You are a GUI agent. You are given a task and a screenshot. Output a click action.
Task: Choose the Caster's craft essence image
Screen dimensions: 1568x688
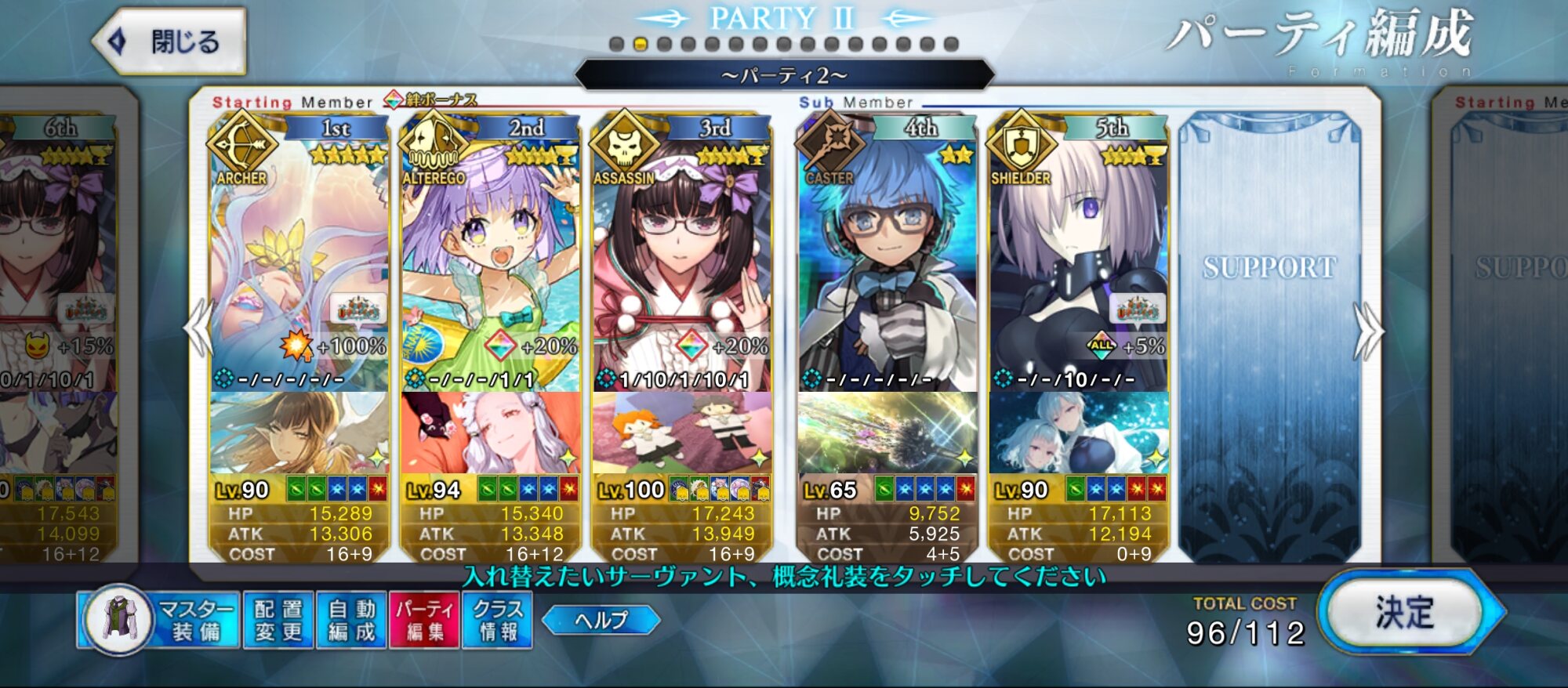(887, 433)
